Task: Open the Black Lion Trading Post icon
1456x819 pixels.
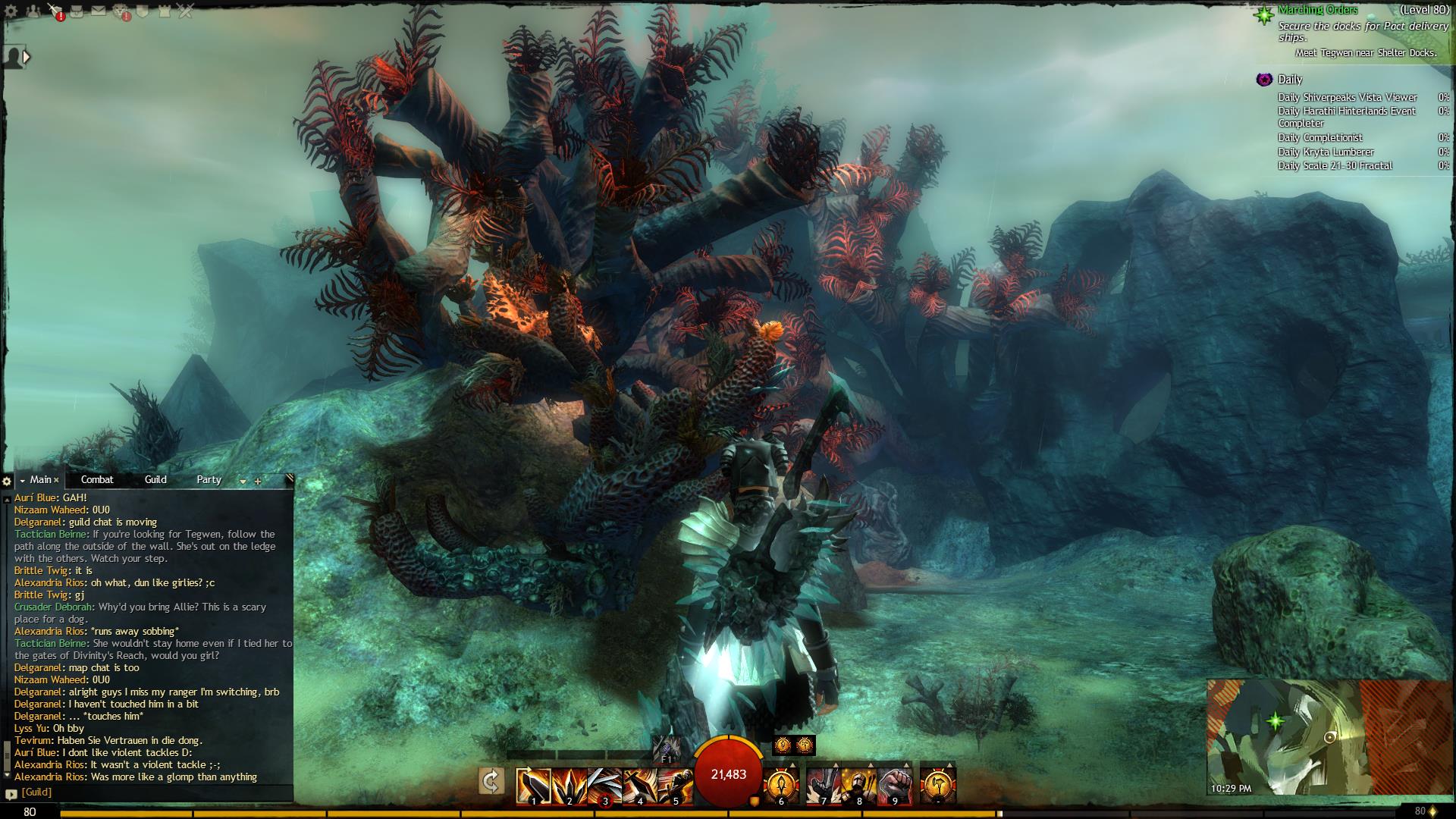Action: pyautogui.click(x=121, y=11)
